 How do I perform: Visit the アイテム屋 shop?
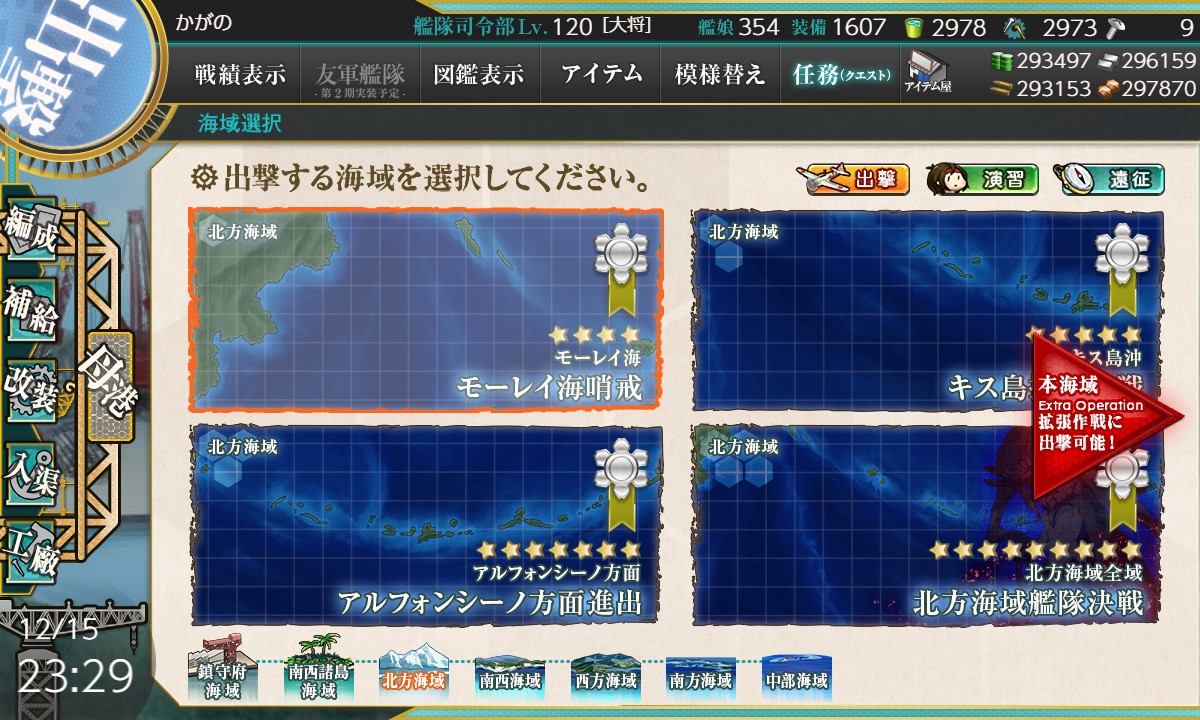928,72
